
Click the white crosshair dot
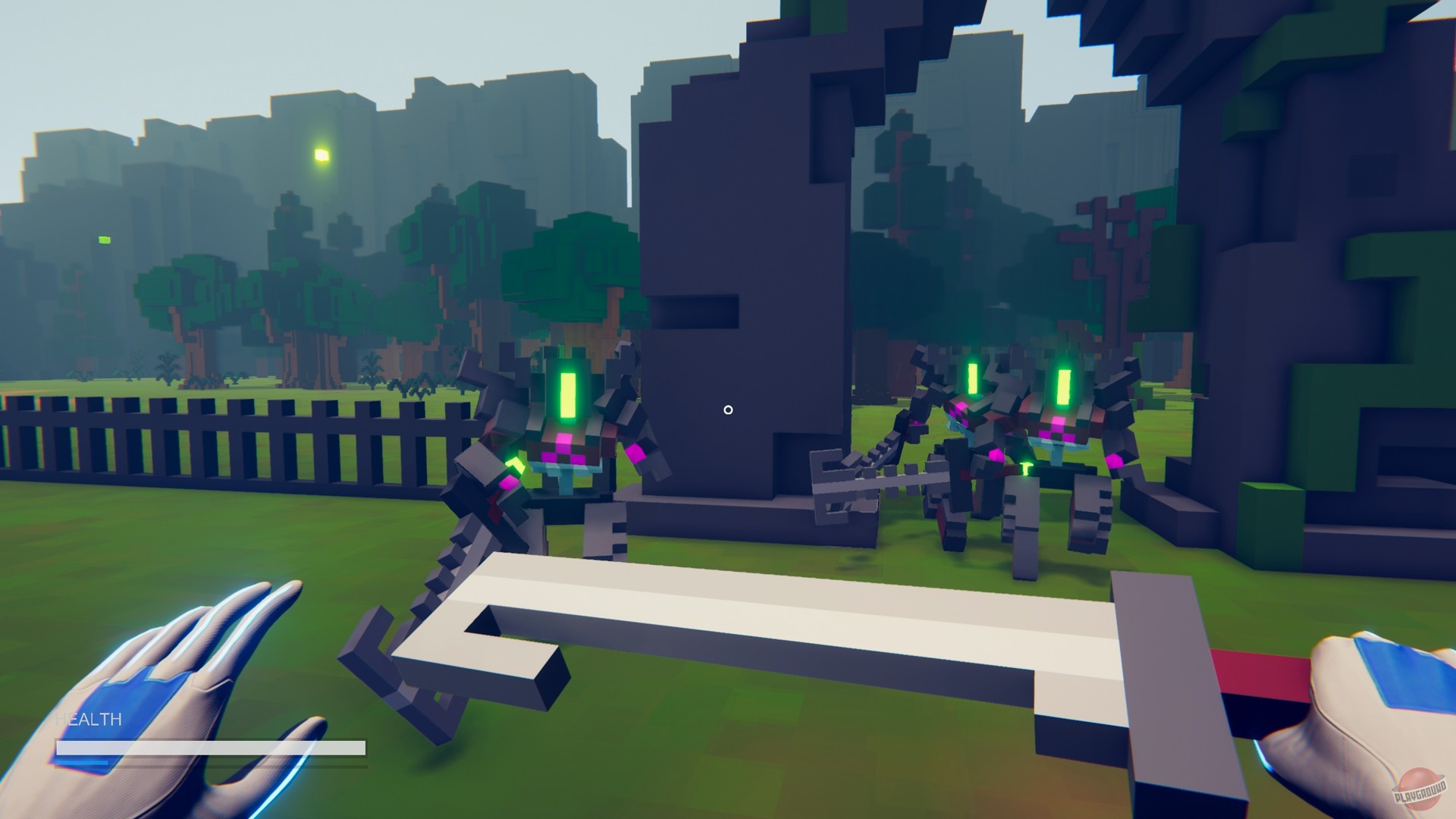pos(728,409)
